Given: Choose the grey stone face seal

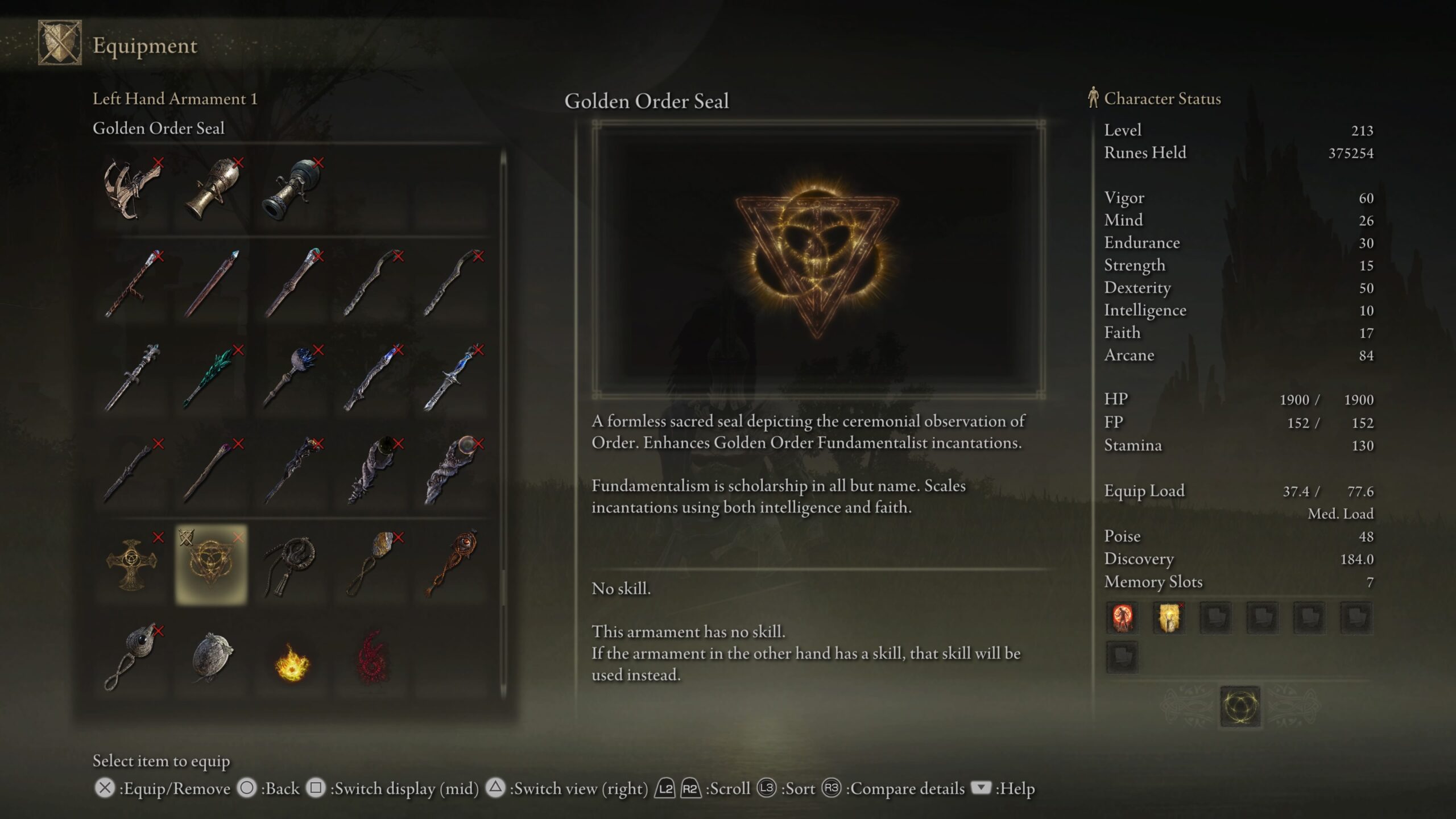Looking at the screenshot, I should [211, 657].
